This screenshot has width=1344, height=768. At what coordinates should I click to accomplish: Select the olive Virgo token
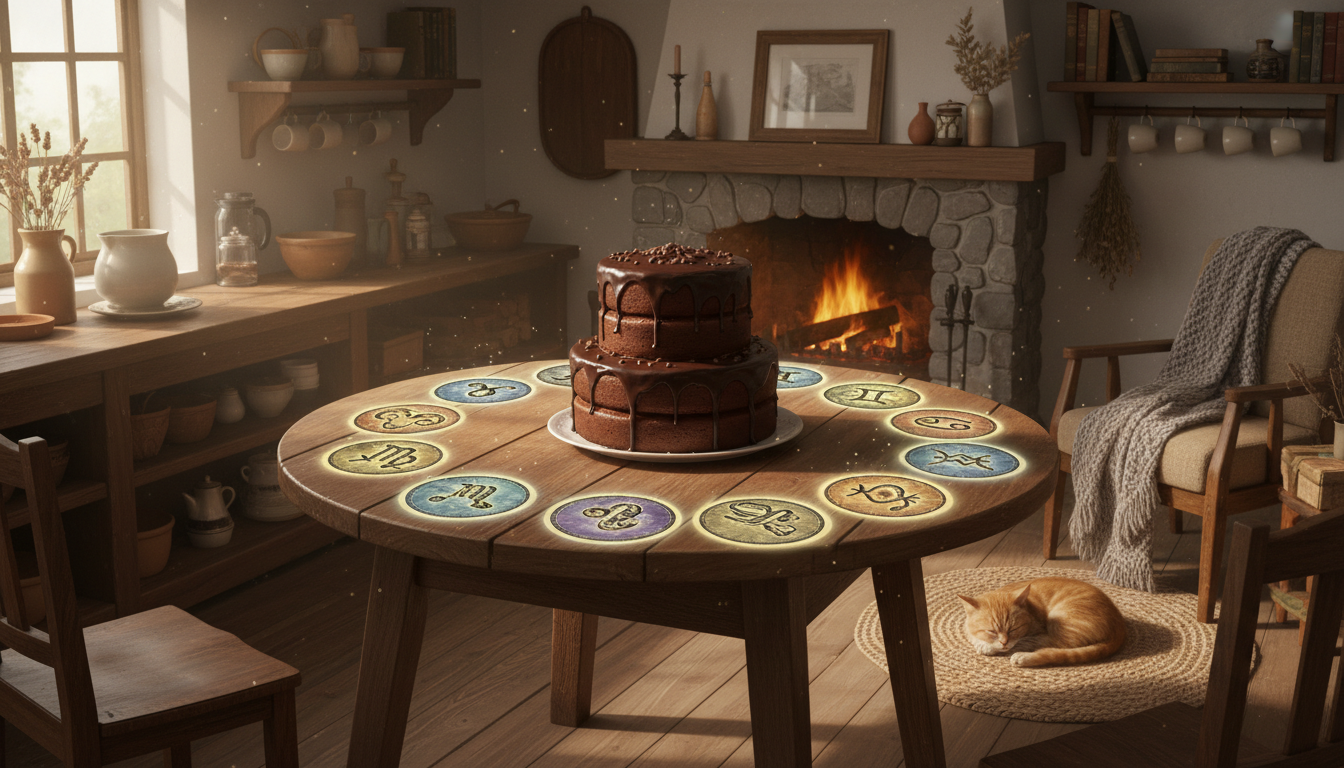click(385, 457)
